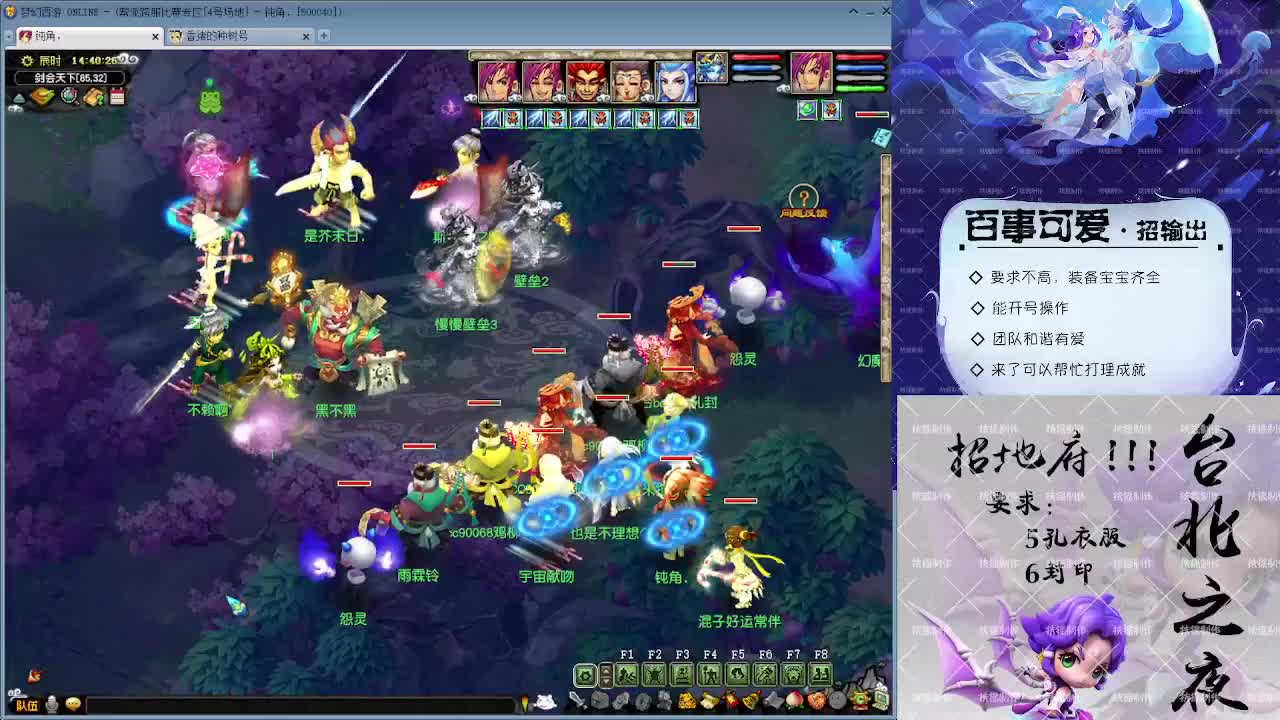This screenshot has height=720, width=1280.
Task: Switch to the 音猪的种树号 tab
Action: pyautogui.click(x=230, y=34)
